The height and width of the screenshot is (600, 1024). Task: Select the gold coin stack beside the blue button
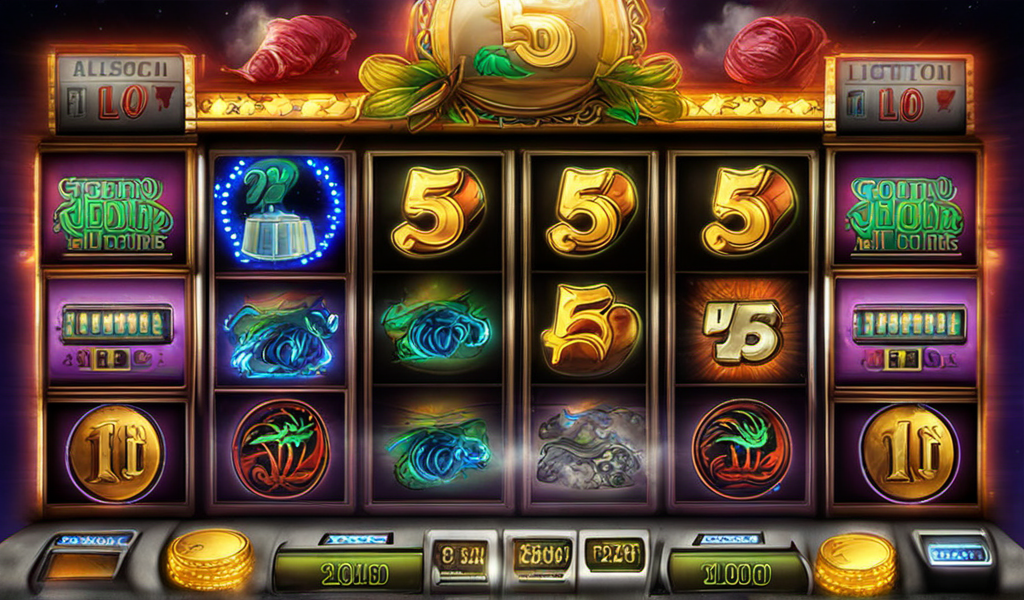pos(854,563)
